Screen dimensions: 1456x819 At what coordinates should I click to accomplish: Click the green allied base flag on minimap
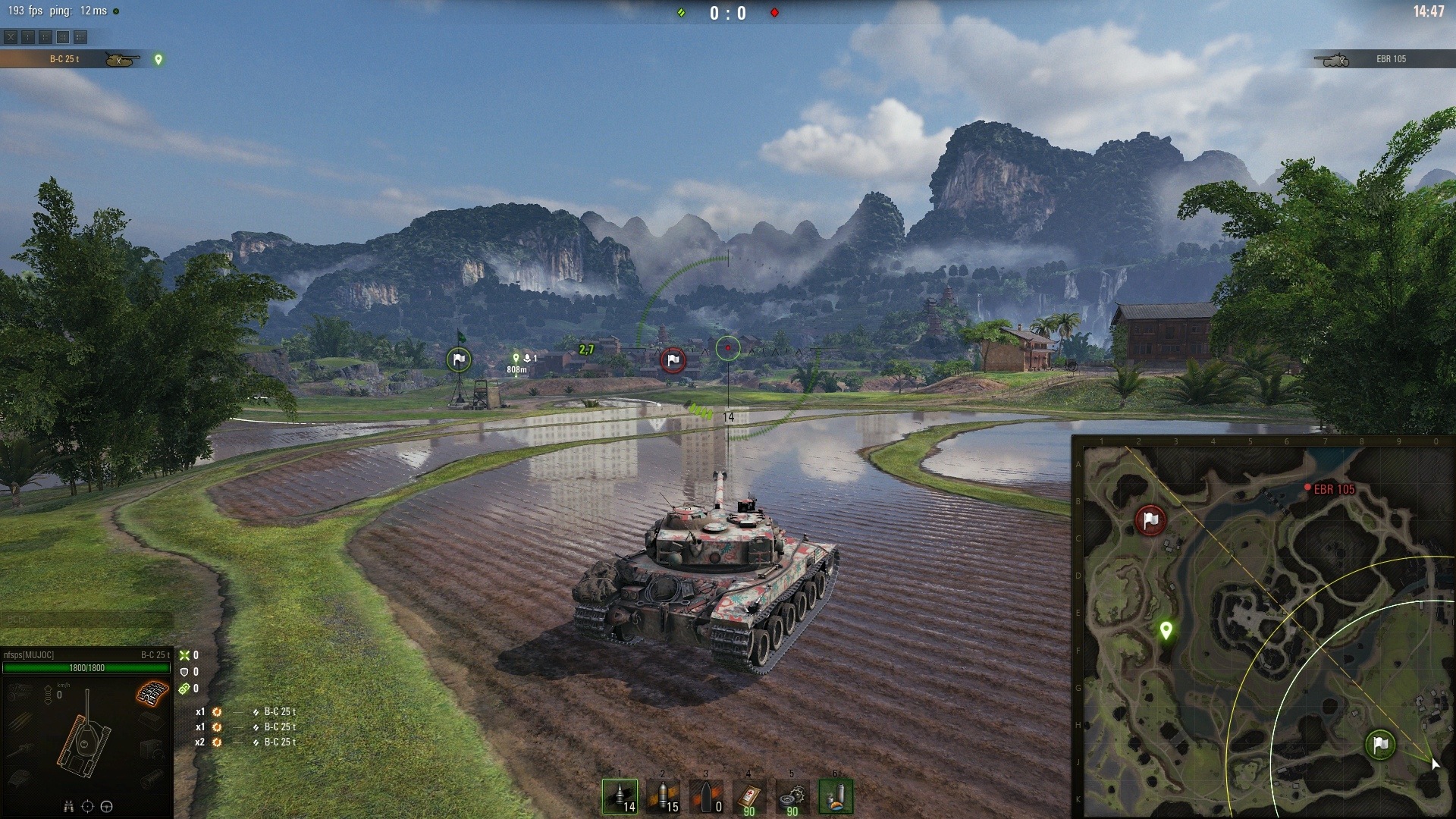pyautogui.click(x=1380, y=745)
